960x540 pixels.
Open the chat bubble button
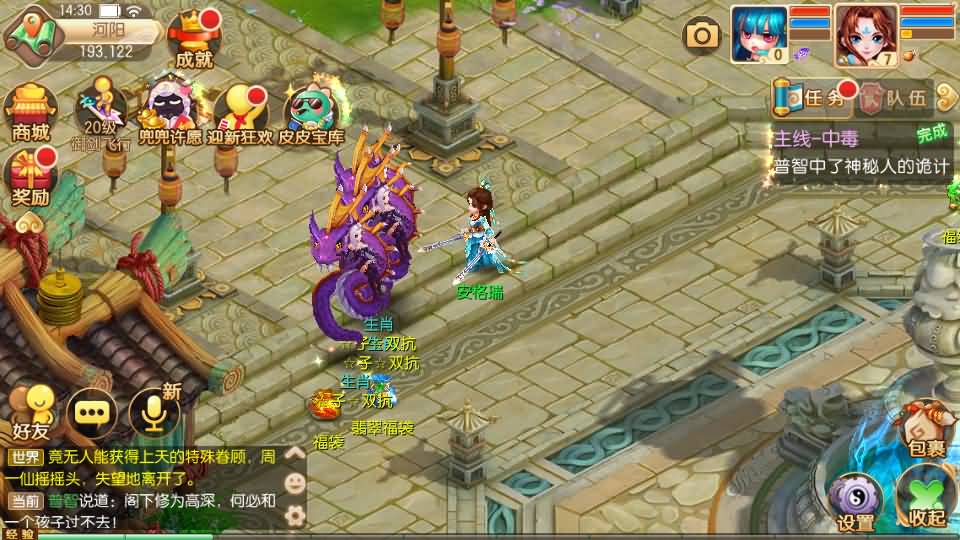(x=91, y=412)
